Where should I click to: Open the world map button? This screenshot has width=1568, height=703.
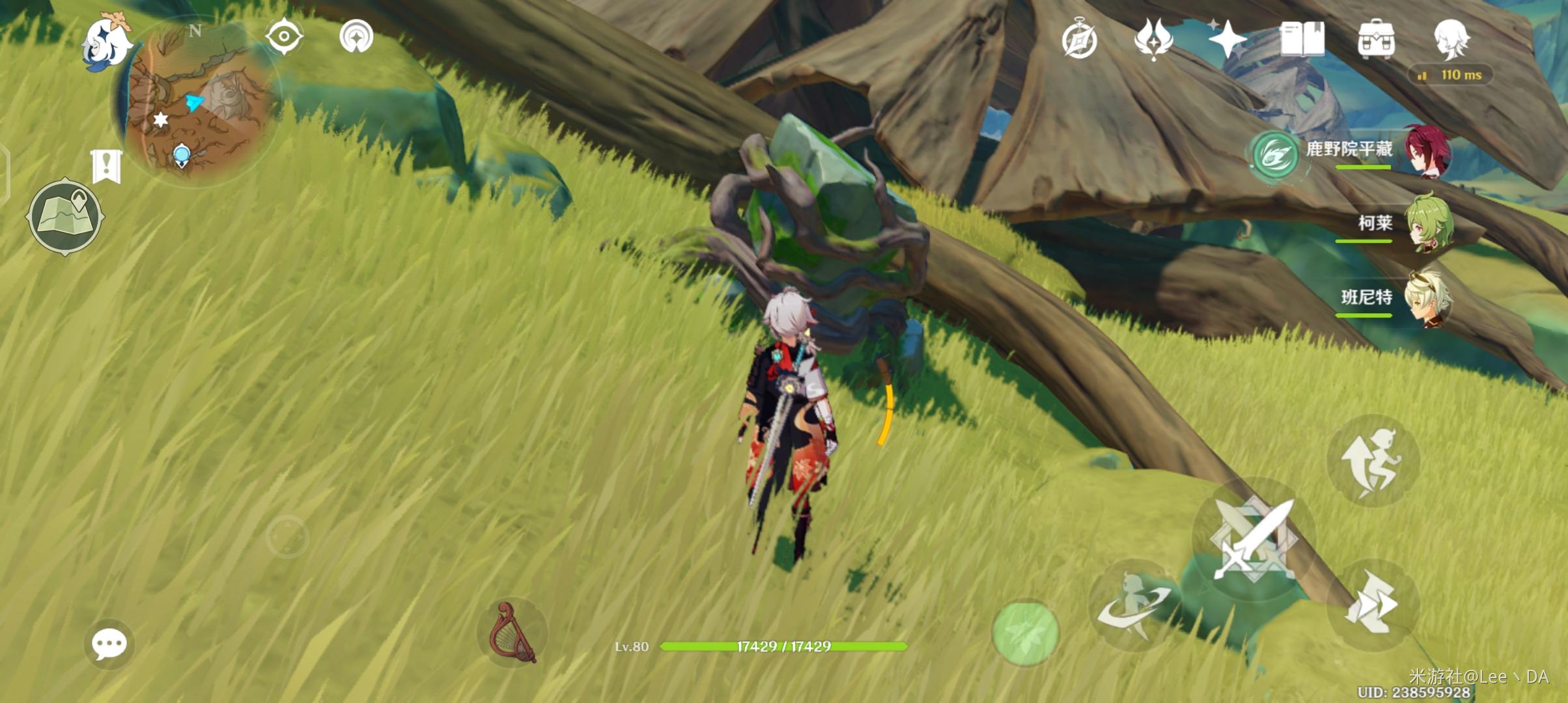click(x=64, y=216)
